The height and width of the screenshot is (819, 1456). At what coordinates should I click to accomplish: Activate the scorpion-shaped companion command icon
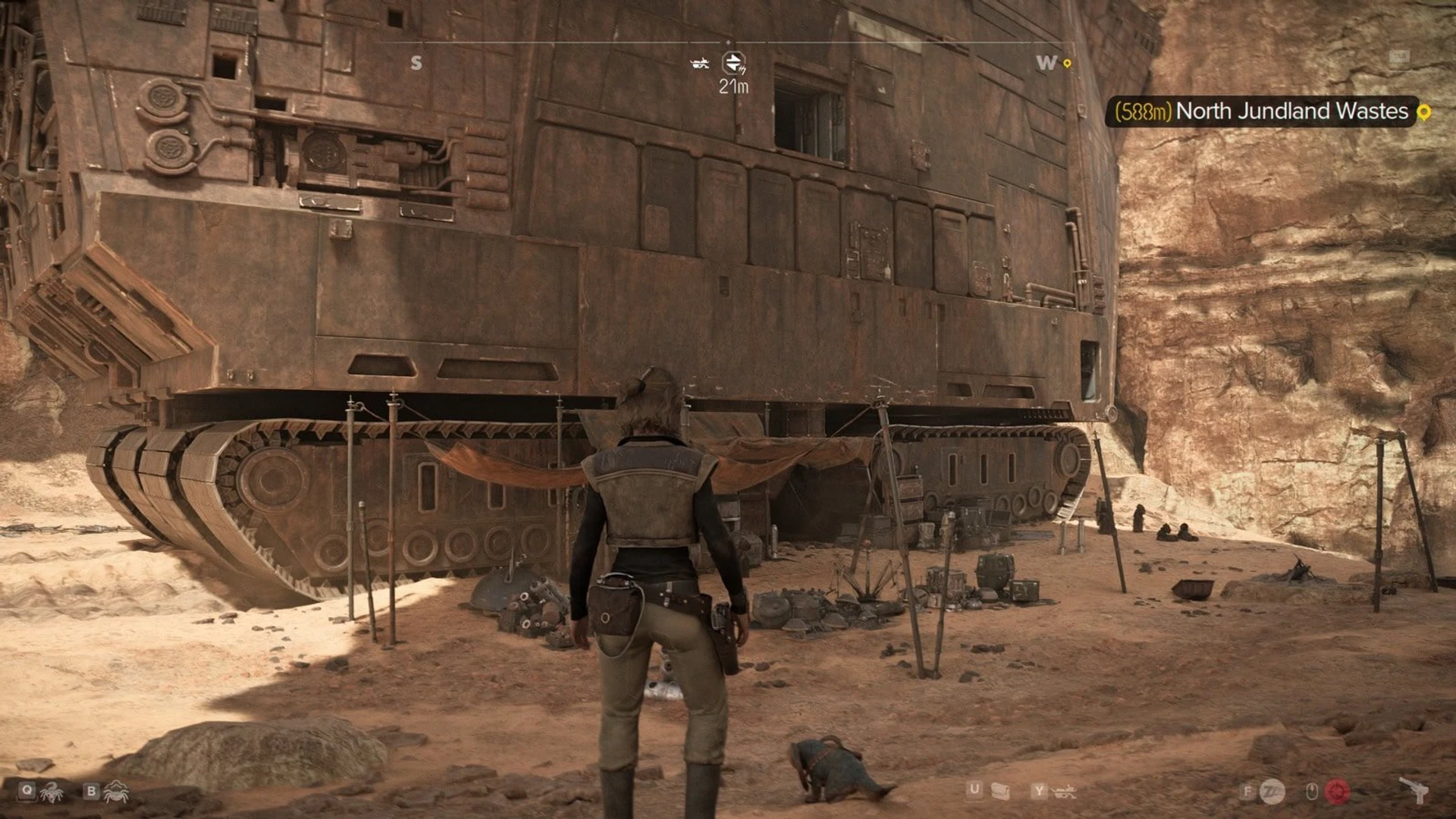pos(52,792)
